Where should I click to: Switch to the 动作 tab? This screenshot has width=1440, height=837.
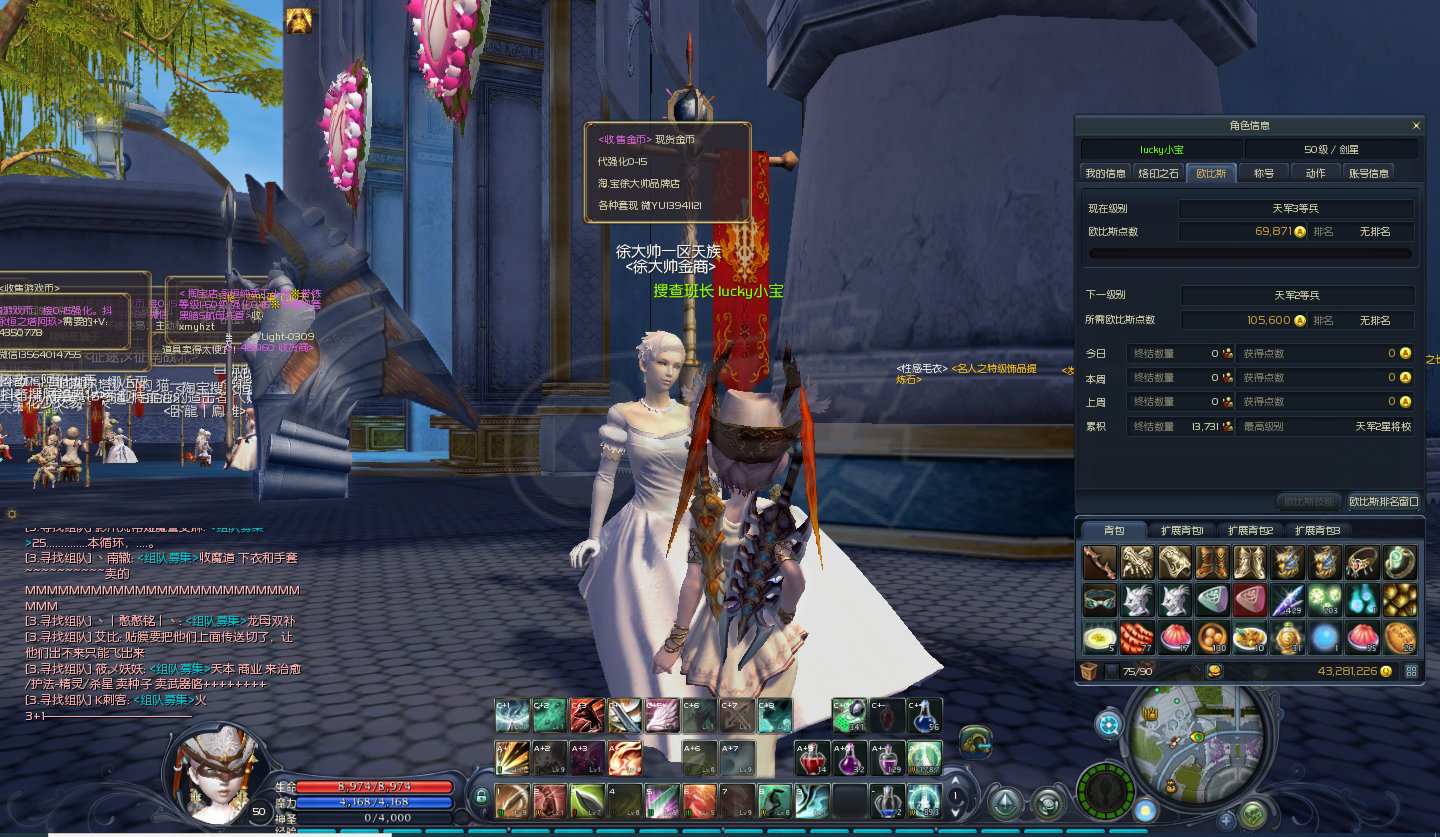coord(1315,173)
